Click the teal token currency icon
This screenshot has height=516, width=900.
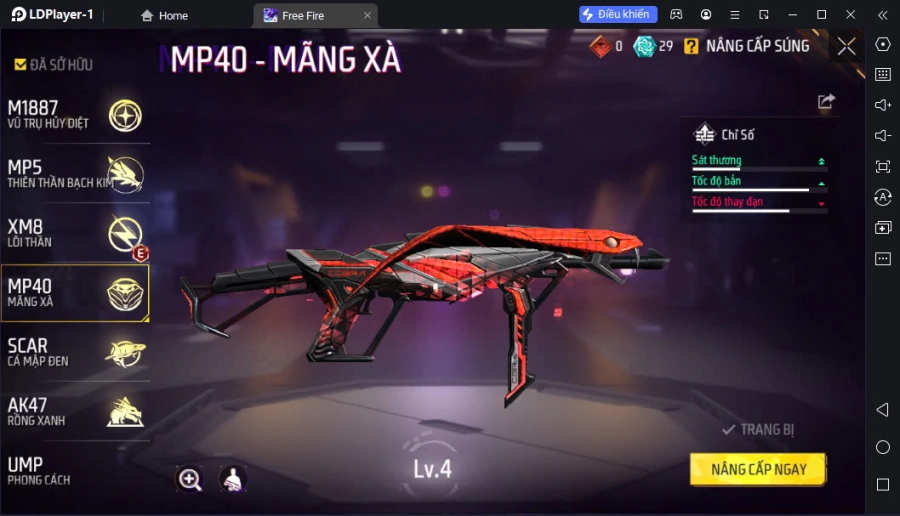(644, 46)
